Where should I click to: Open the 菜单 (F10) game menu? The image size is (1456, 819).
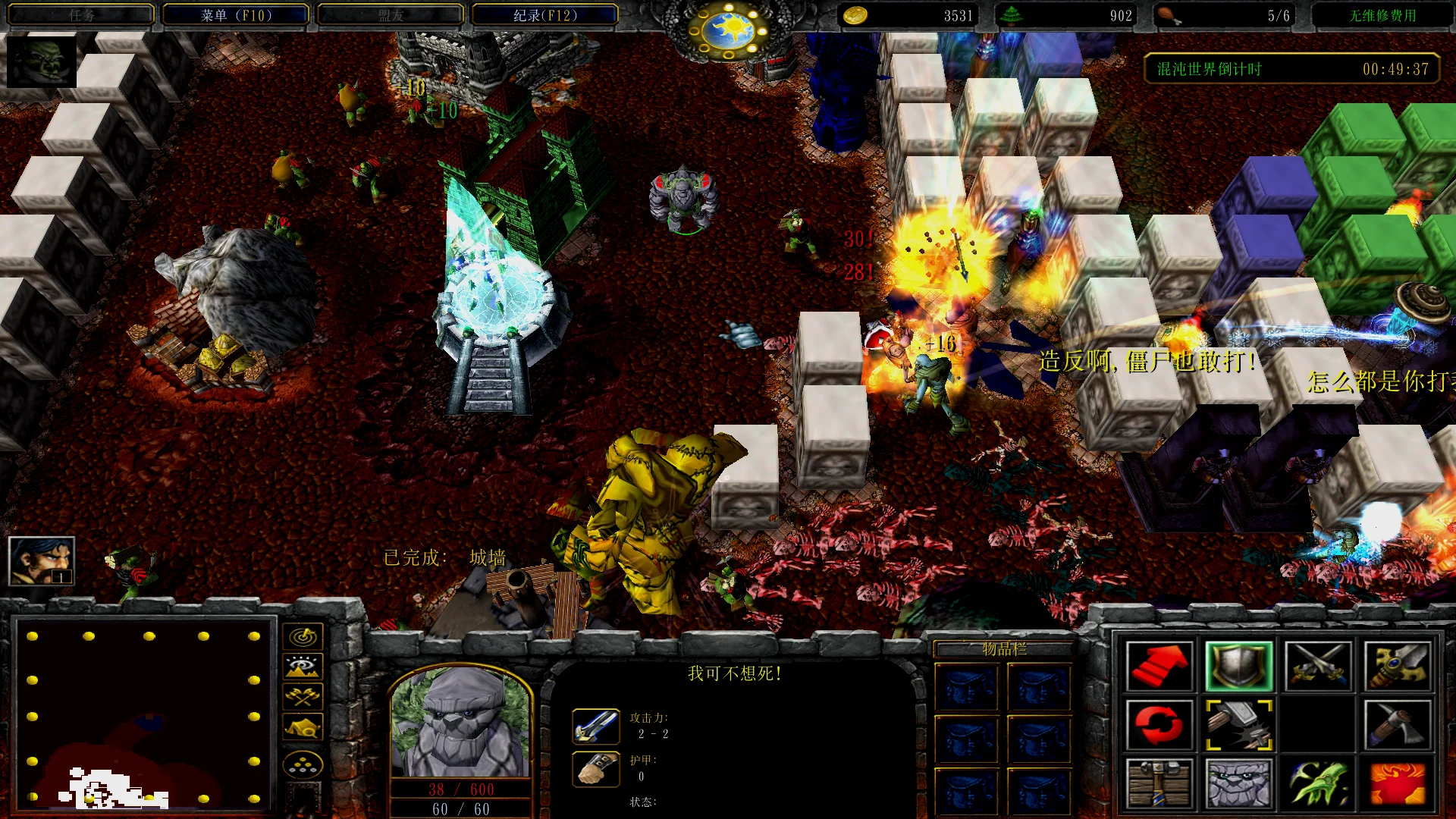click(x=235, y=15)
